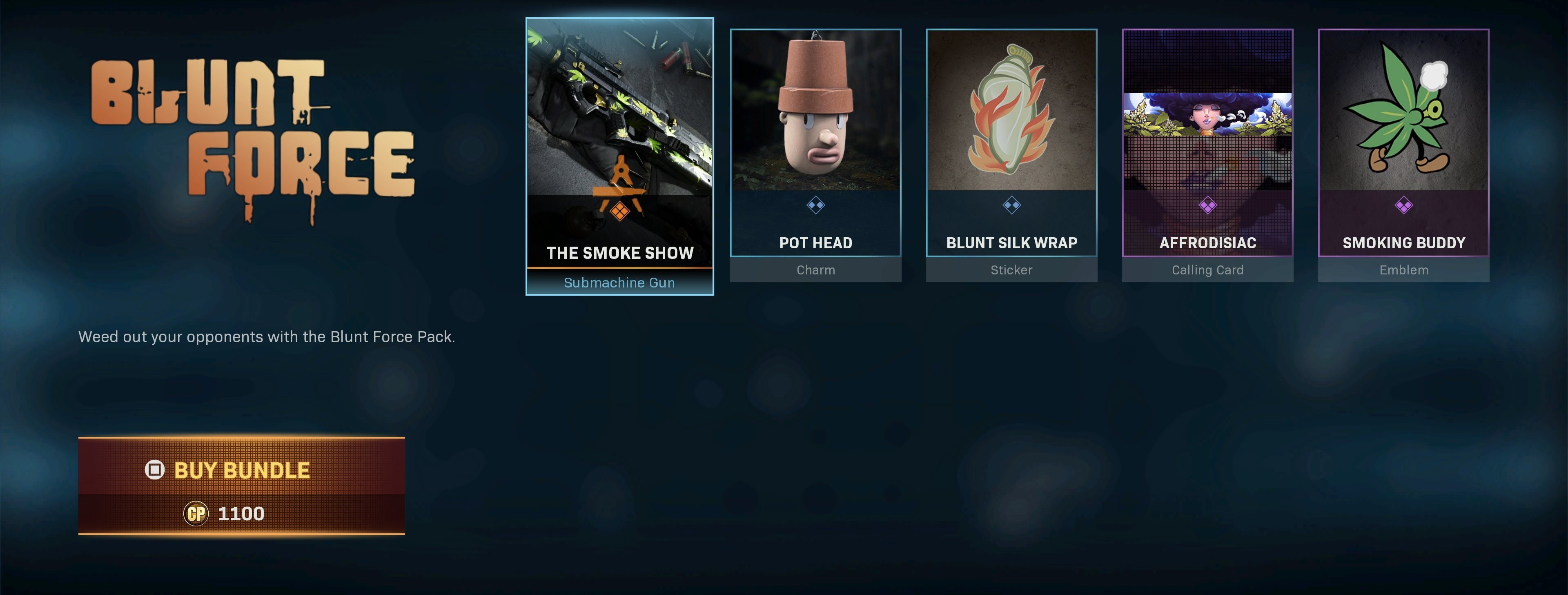Click the rarity diamond under Blunt Silk Wrap
Image resolution: width=1568 pixels, height=595 pixels.
[x=1012, y=206]
